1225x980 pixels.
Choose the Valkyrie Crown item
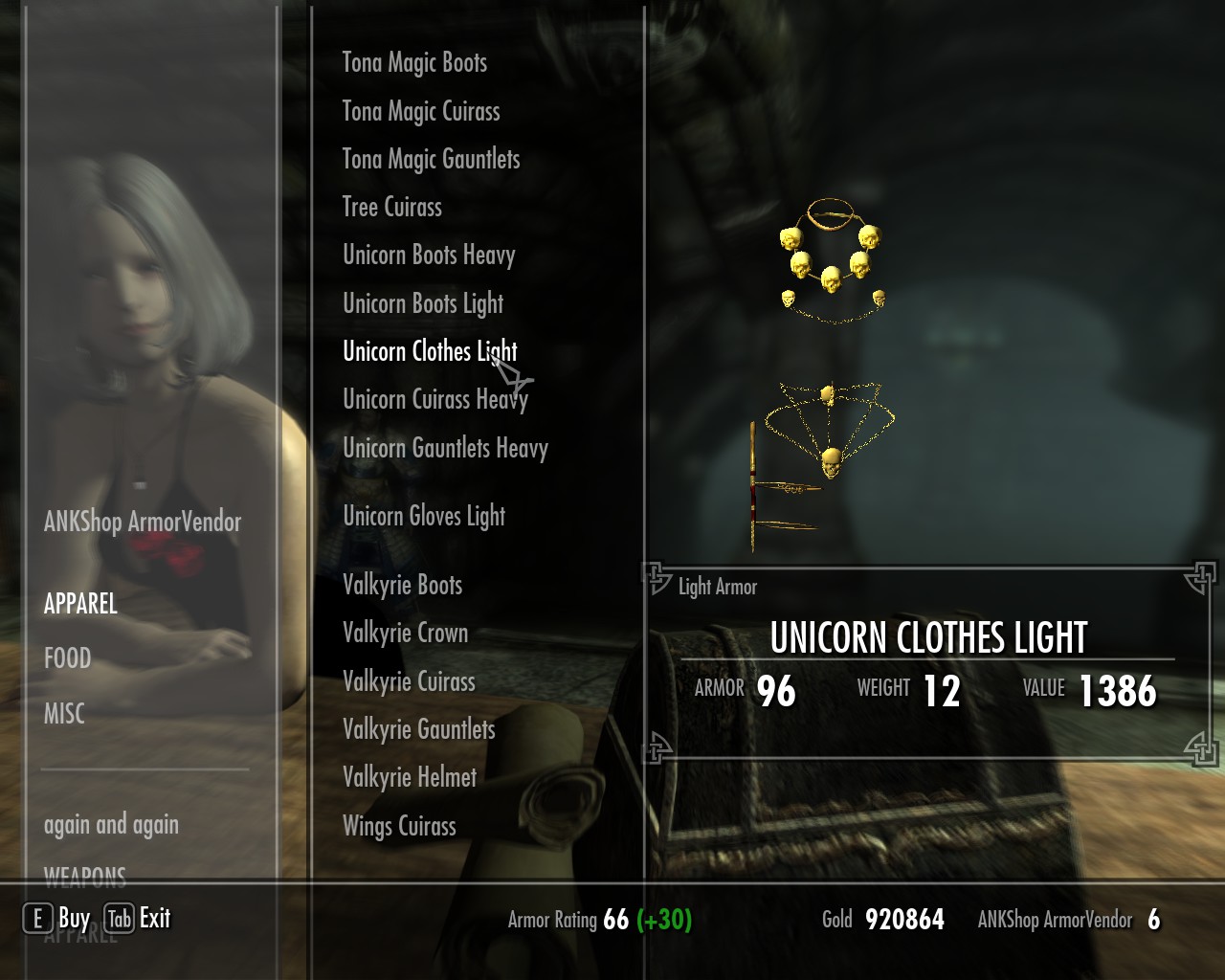[405, 633]
